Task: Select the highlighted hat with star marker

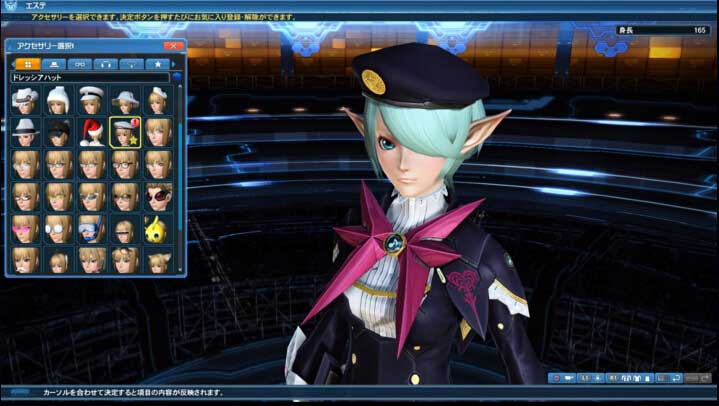Action: [125, 131]
